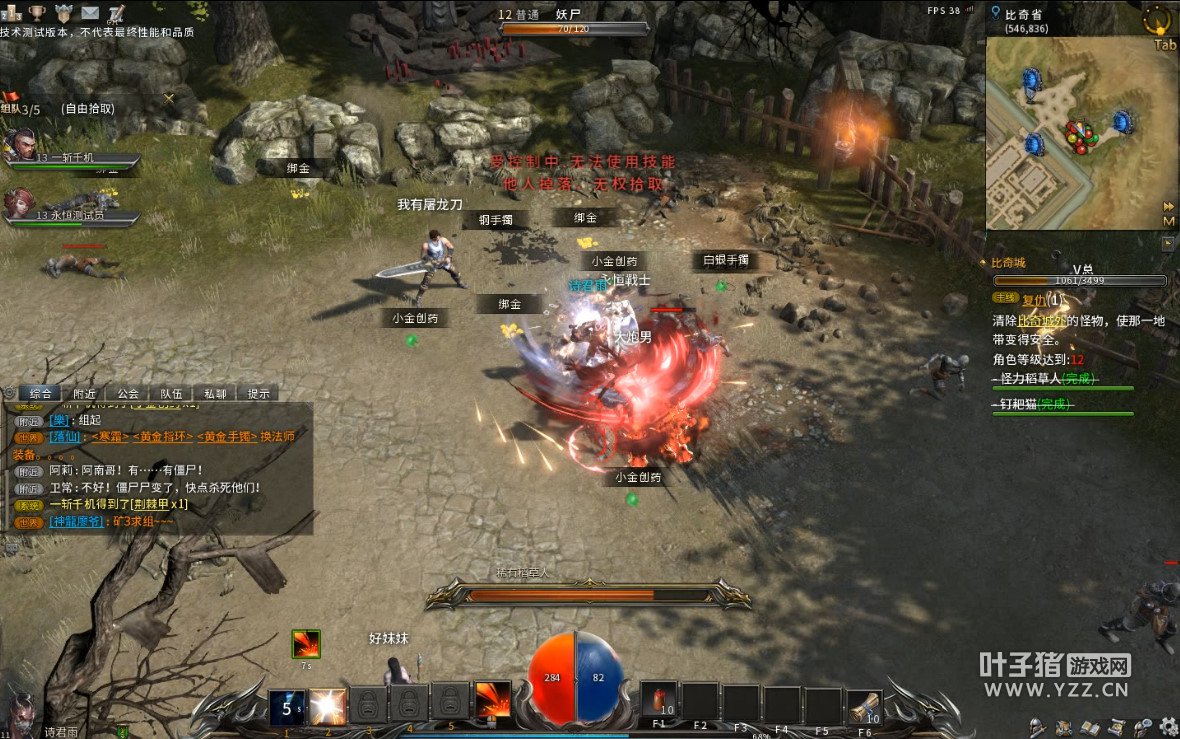Switch to the 附近 chat tab
Viewport: 1180px width, 739px height.
tap(85, 394)
